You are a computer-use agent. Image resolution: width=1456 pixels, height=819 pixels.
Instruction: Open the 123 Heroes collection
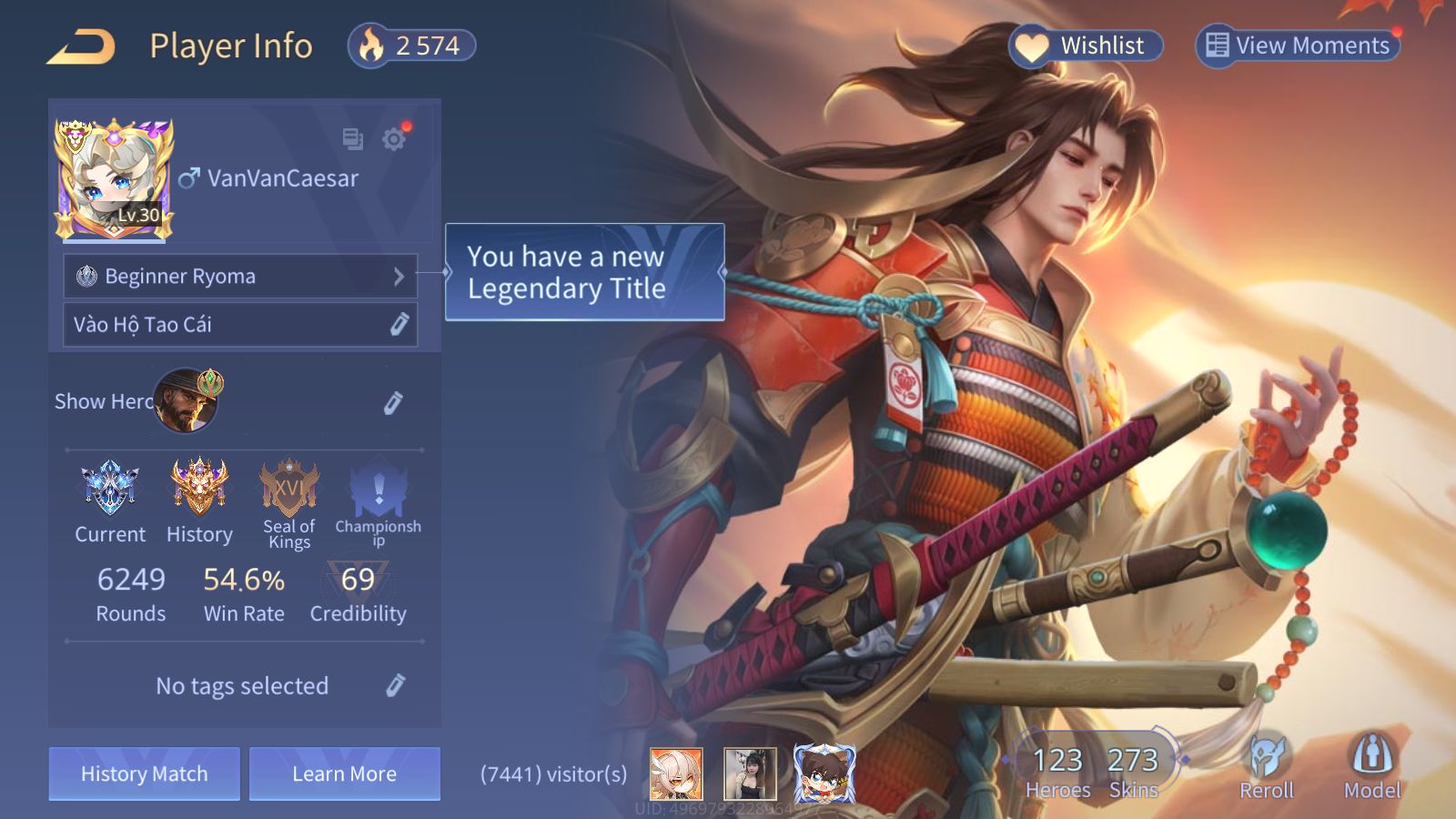click(x=1057, y=772)
